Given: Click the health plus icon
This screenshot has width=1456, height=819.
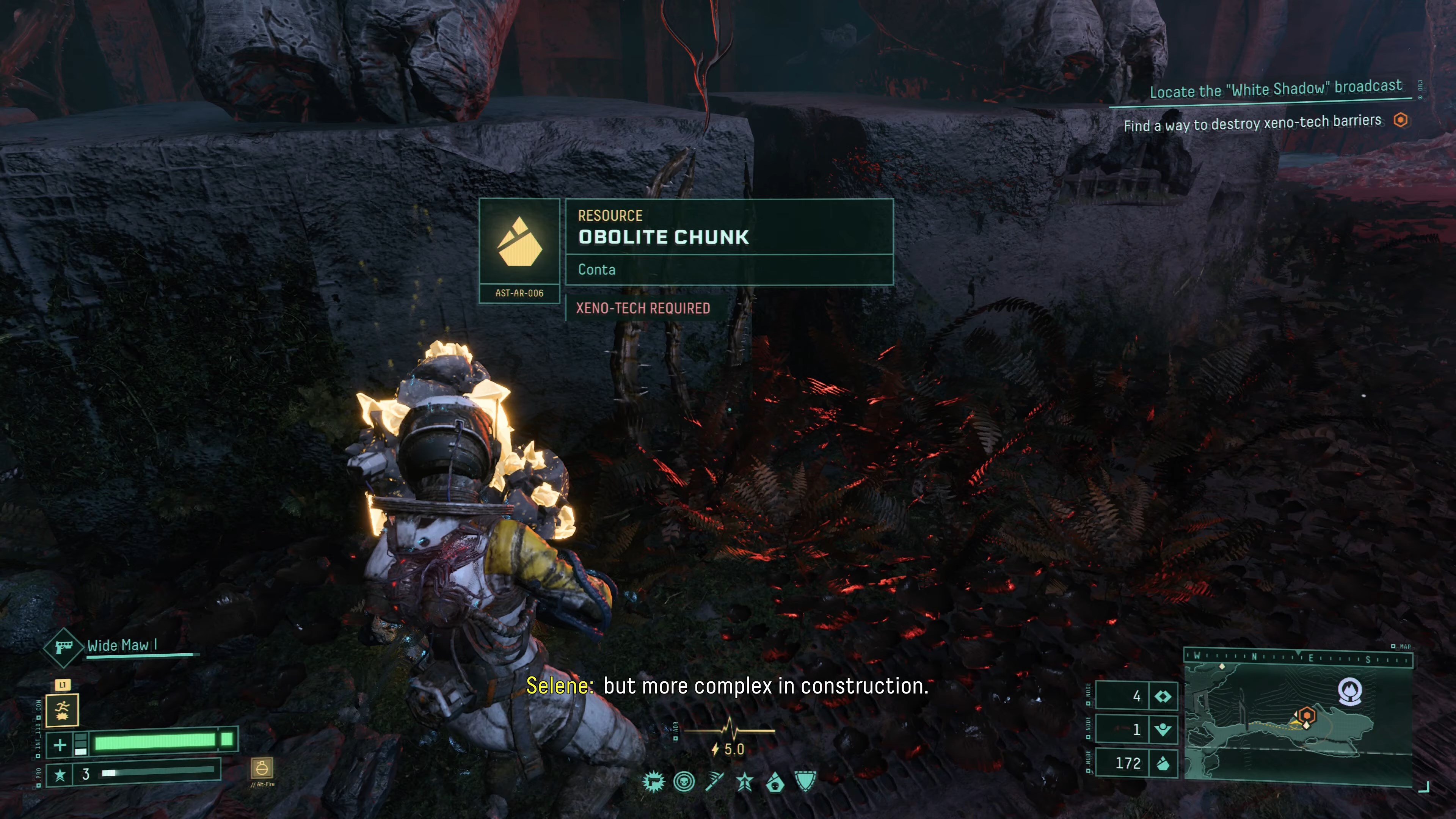Looking at the screenshot, I should pos(60,744).
